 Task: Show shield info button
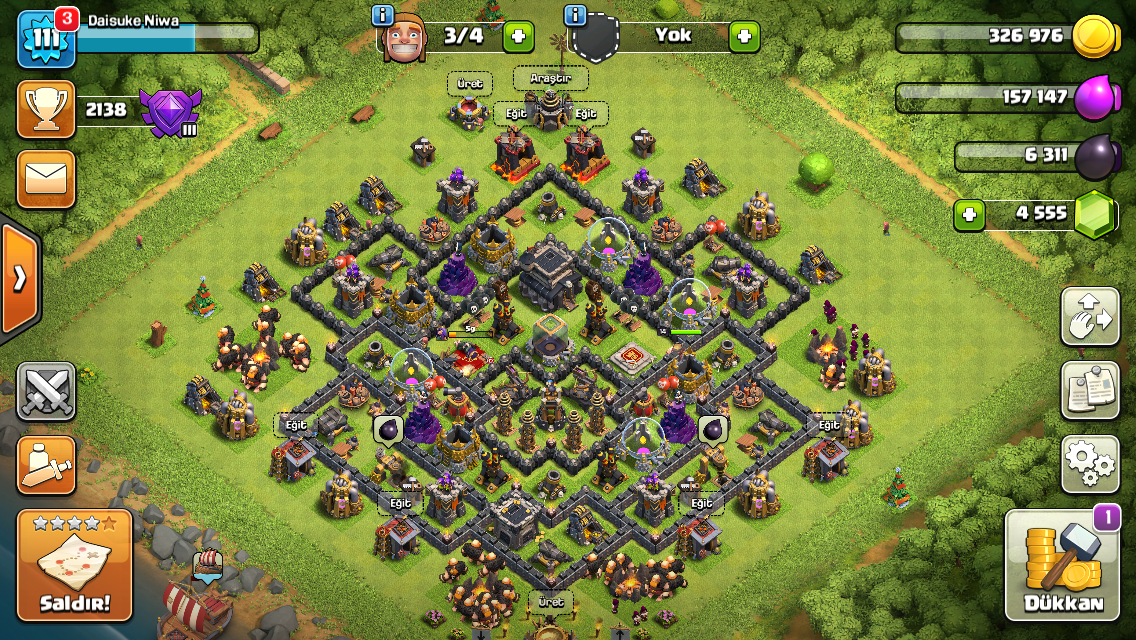click(575, 15)
